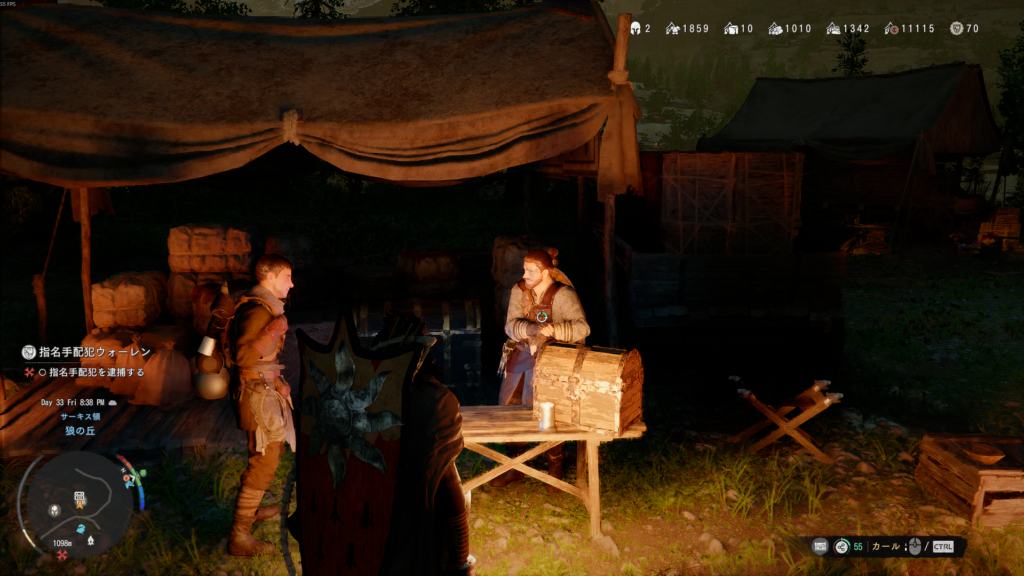Image resolution: width=1024 pixels, height=576 pixels.
Task: Click the lion crest icon beside 70
Action: (x=956, y=28)
